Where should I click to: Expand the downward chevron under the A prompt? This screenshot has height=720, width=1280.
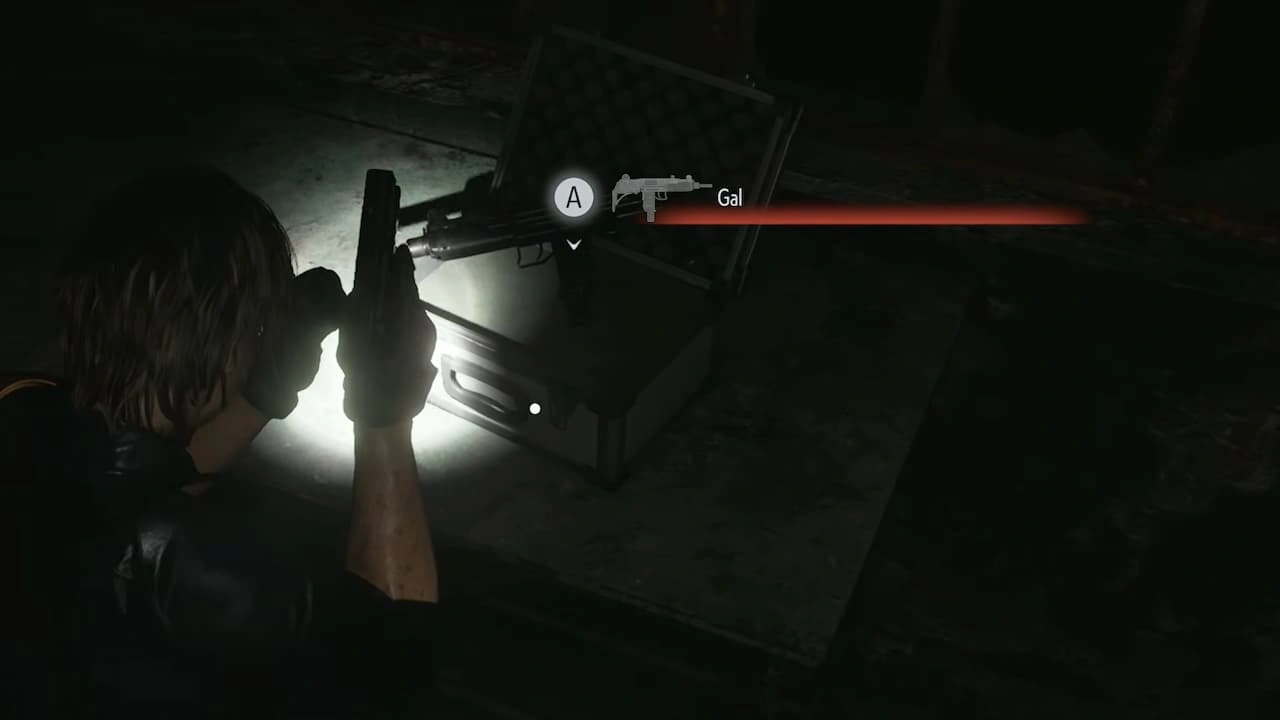tap(573, 244)
